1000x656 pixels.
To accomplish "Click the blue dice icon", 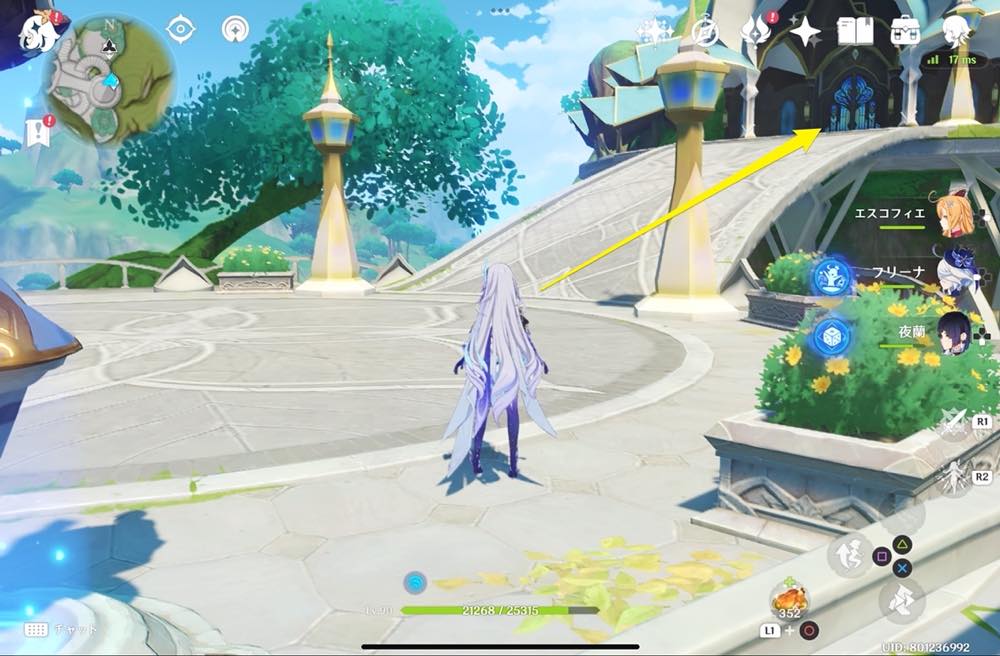I will point(830,335).
